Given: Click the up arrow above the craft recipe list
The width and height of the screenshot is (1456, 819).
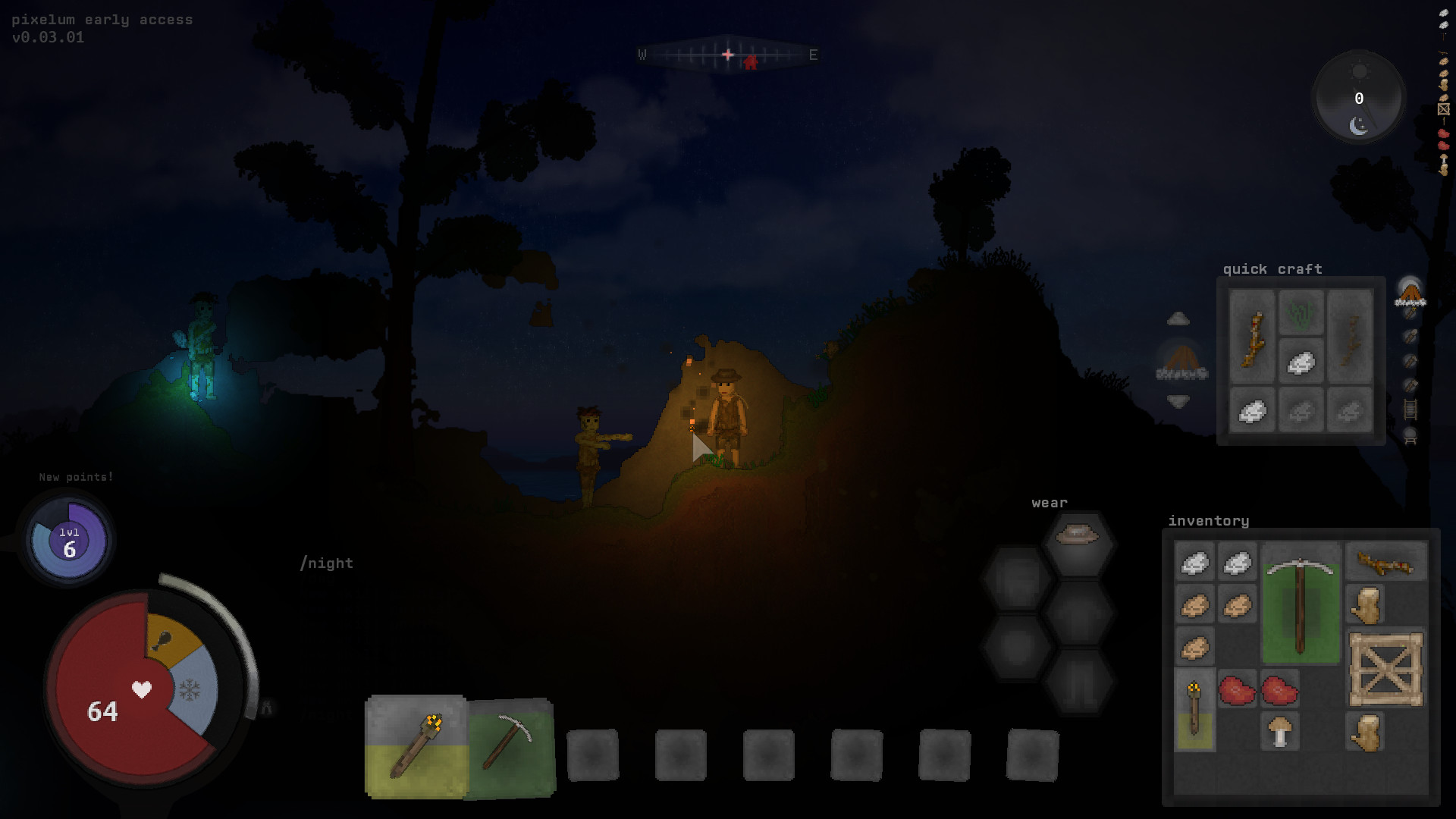Looking at the screenshot, I should (x=1178, y=318).
